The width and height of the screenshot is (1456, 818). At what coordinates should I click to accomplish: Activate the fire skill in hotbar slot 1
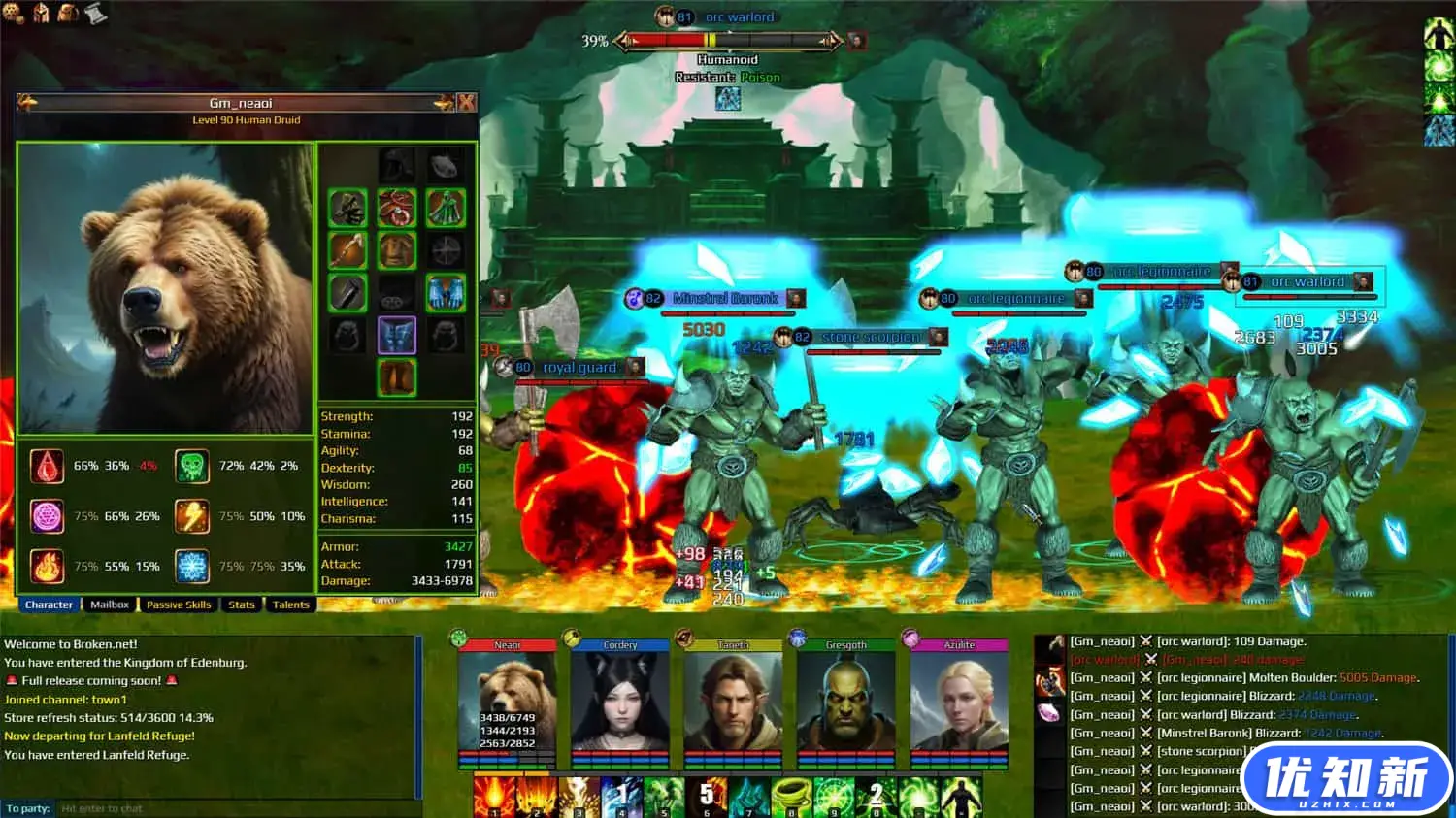pos(494,796)
